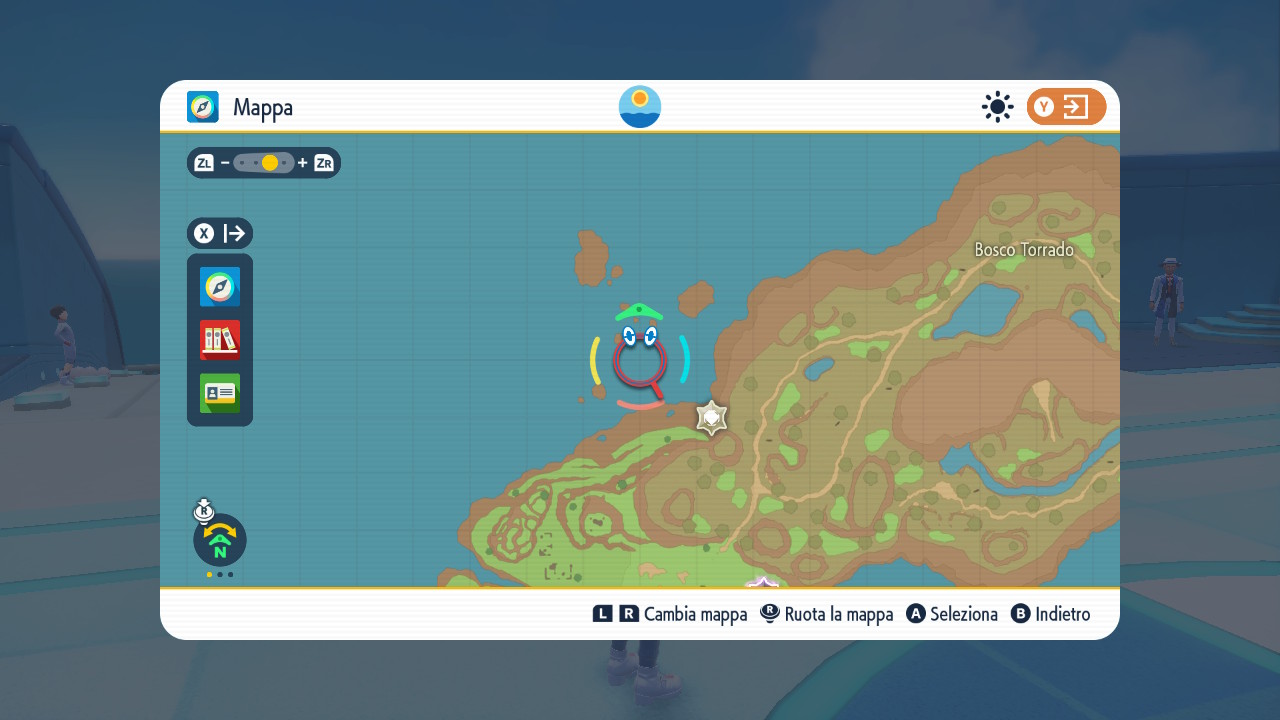The image size is (1280, 720).
Task: Close the map with the exit button
Action: (1066, 107)
